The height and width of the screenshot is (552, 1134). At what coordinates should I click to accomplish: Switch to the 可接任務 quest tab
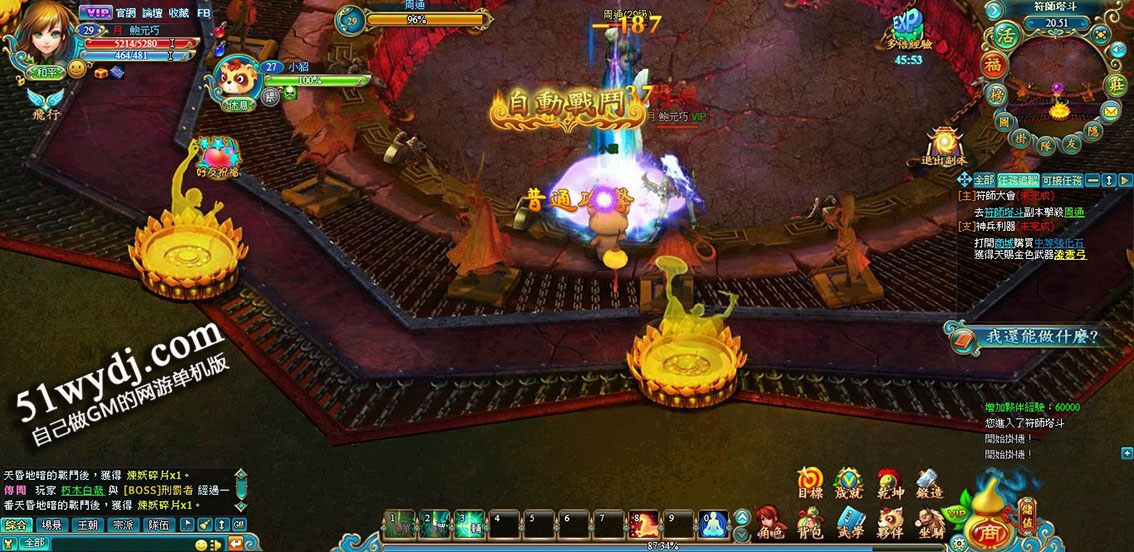(x=1062, y=180)
